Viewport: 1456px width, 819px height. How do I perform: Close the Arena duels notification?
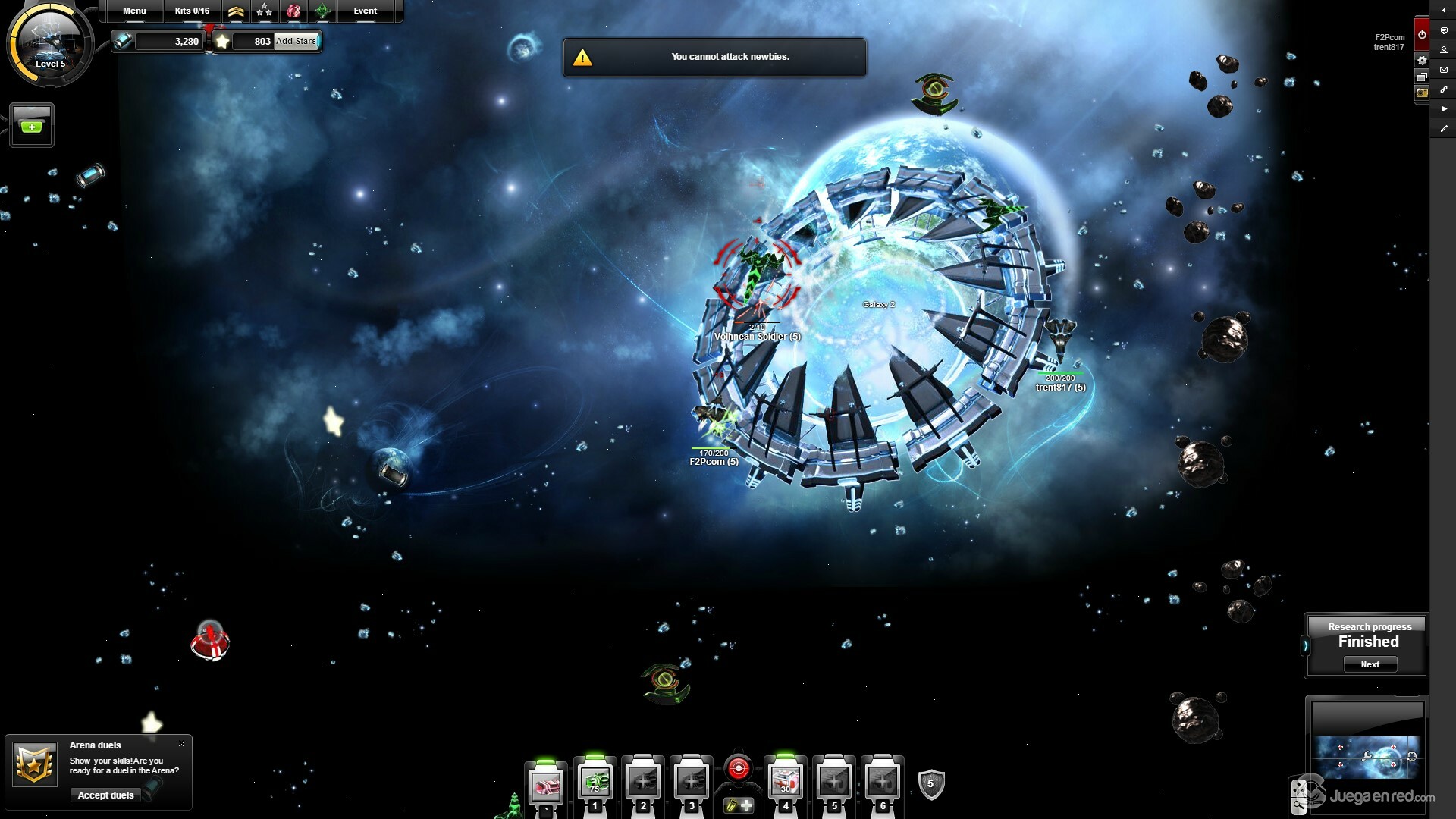[x=181, y=744]
